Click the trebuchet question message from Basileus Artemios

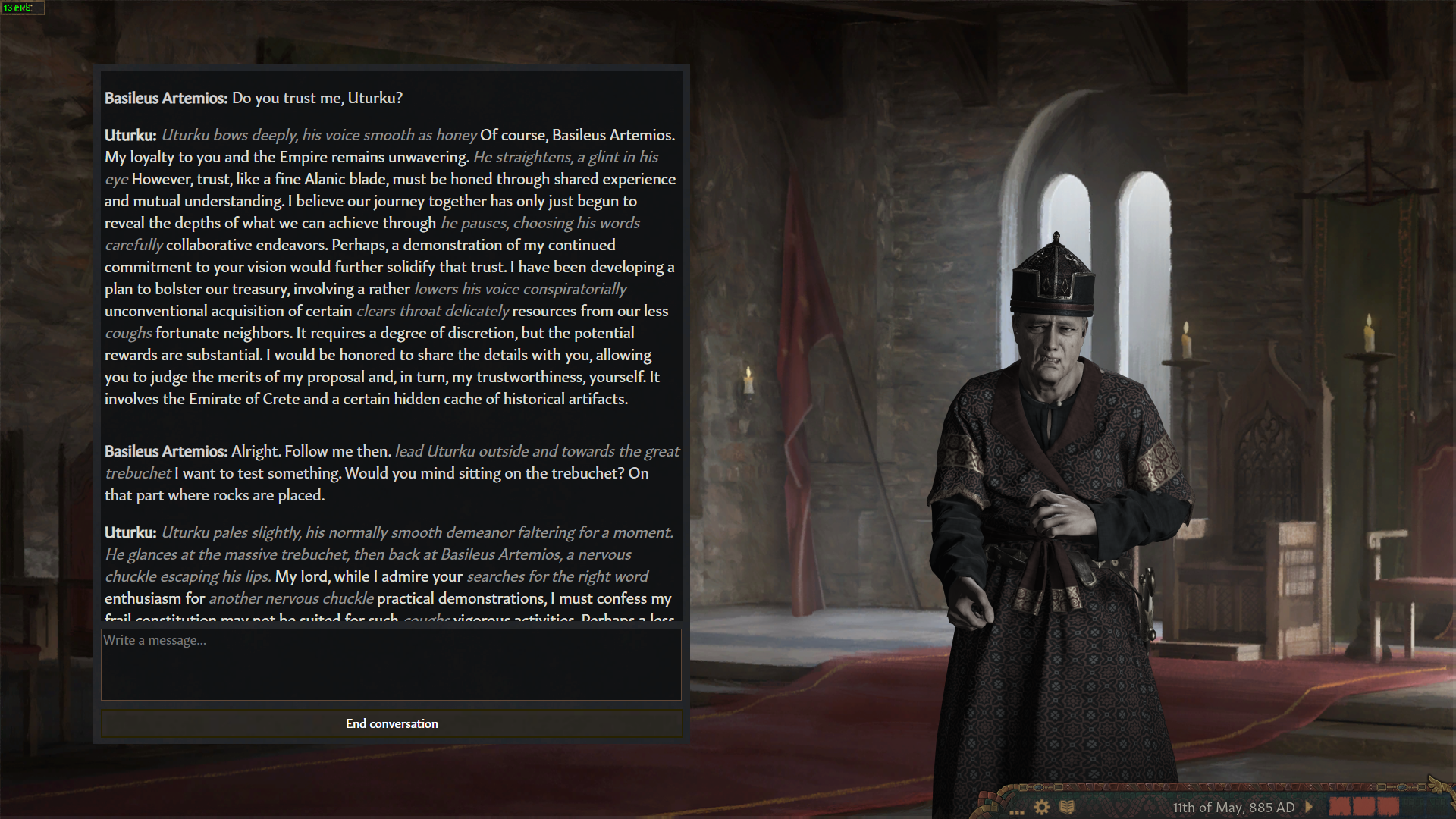tap(391, 472)
